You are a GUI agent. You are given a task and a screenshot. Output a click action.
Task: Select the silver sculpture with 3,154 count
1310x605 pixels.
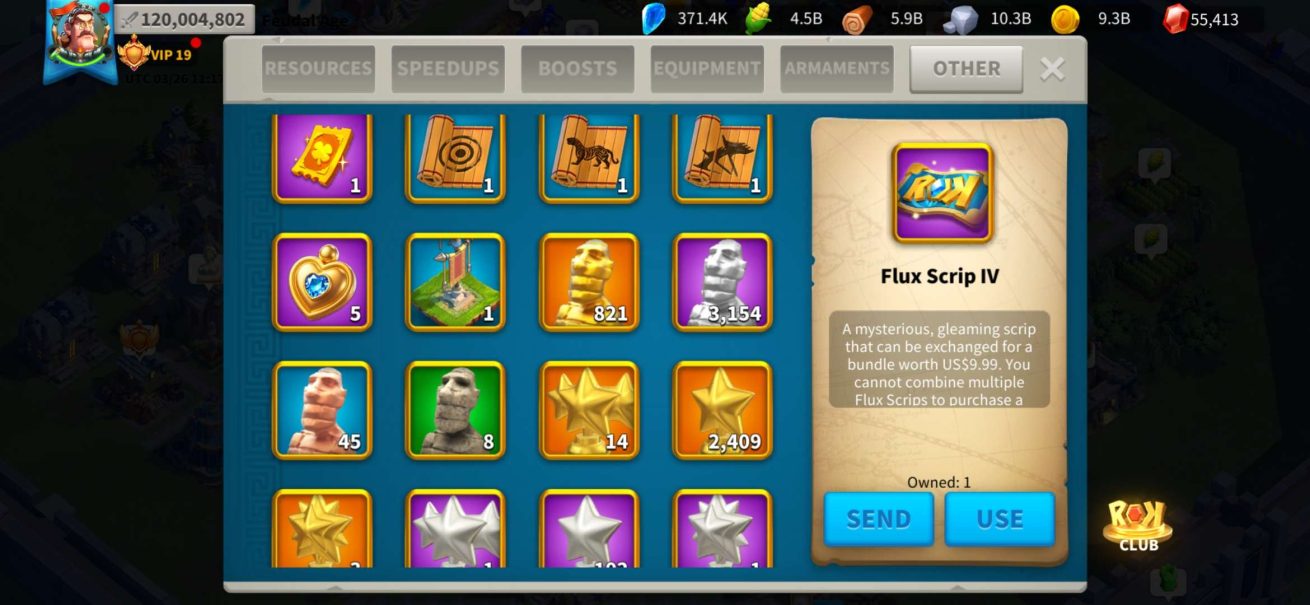click(722, 282)
